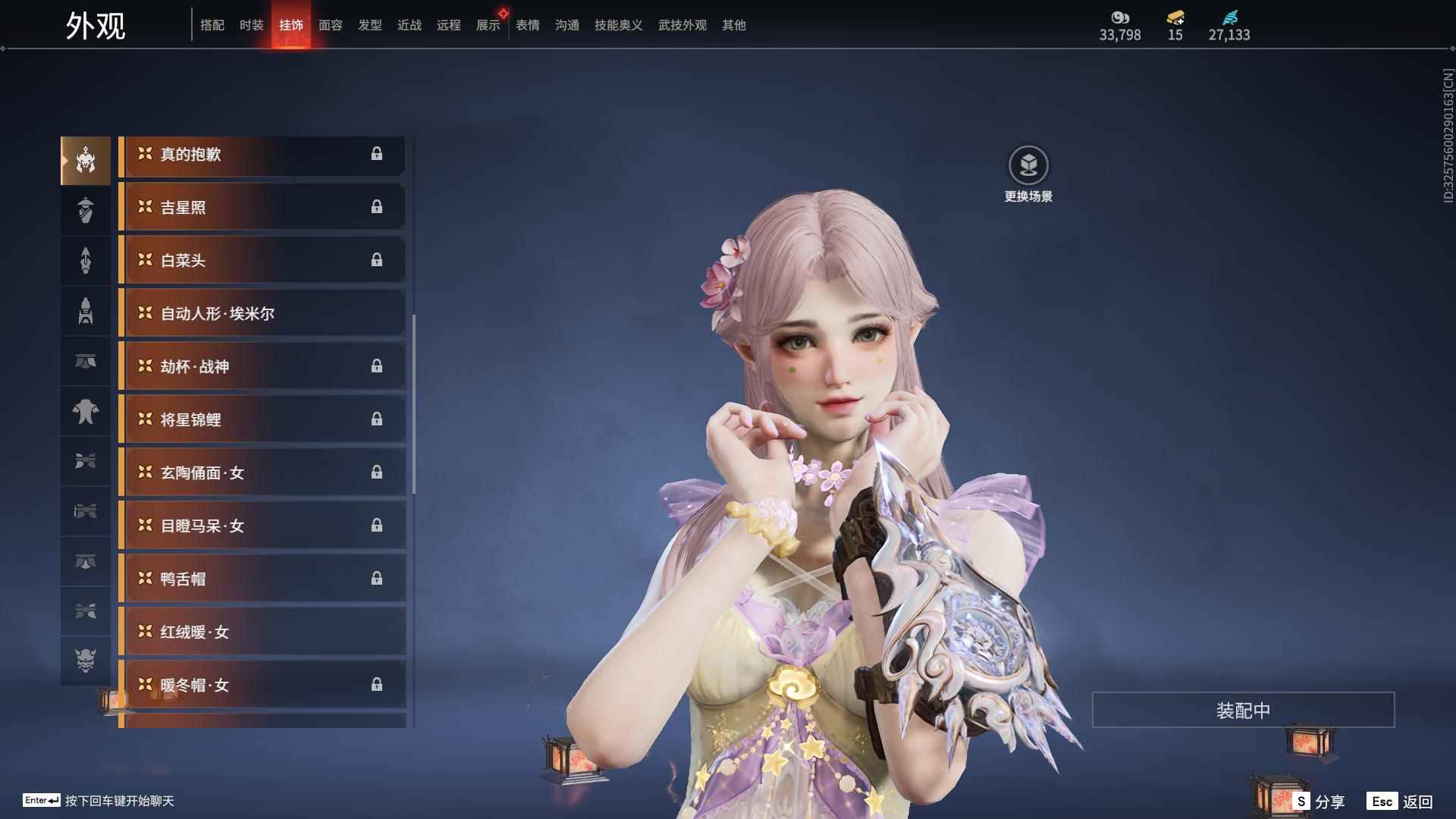Open the 表情 tab

[x=527, y=25]
